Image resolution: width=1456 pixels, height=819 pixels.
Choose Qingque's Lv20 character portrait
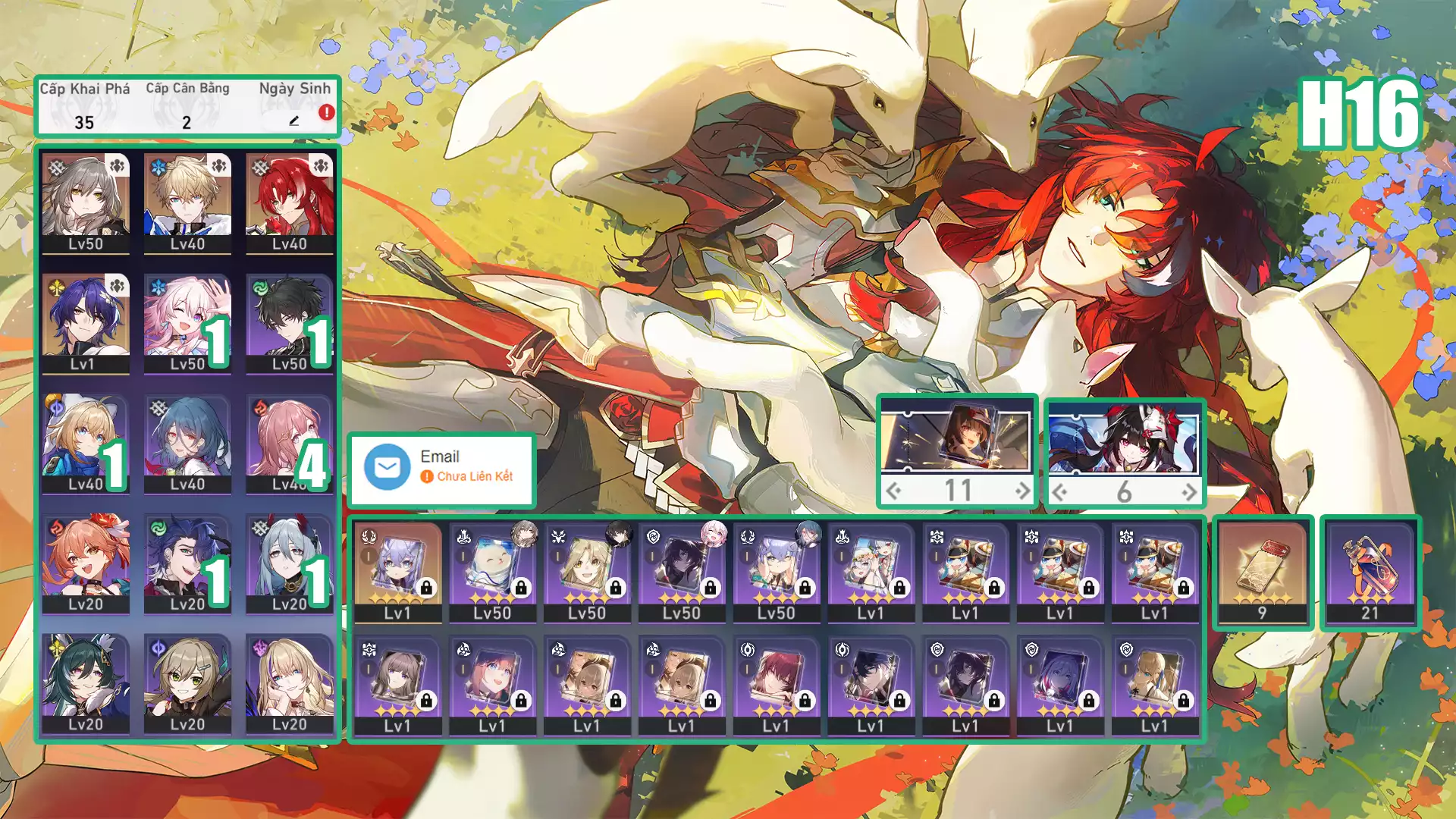click(187, 683)
